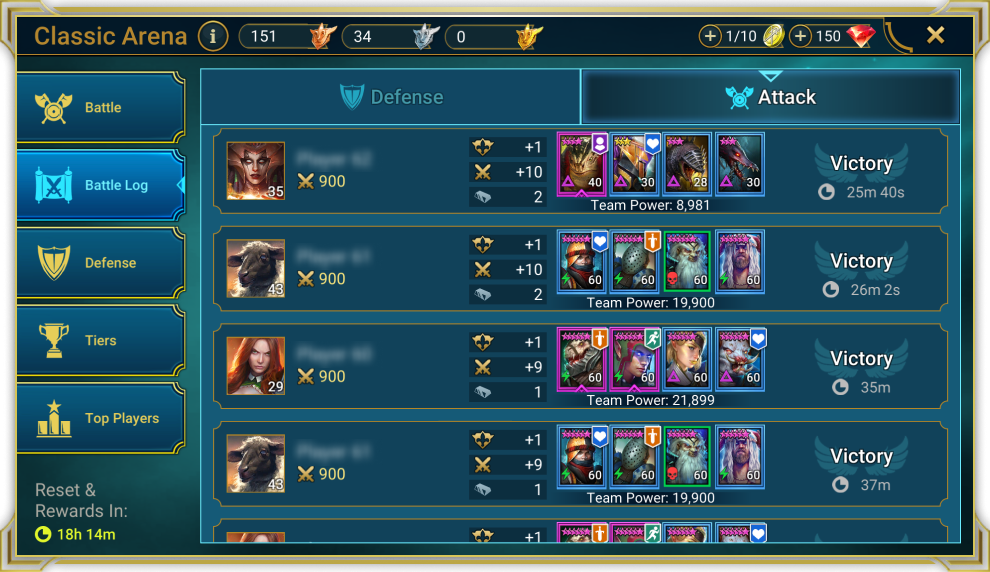Select level 35 opponent avatar
This screenshot has width=990, height=572.
pyautogui.click(x=255, y=171)
